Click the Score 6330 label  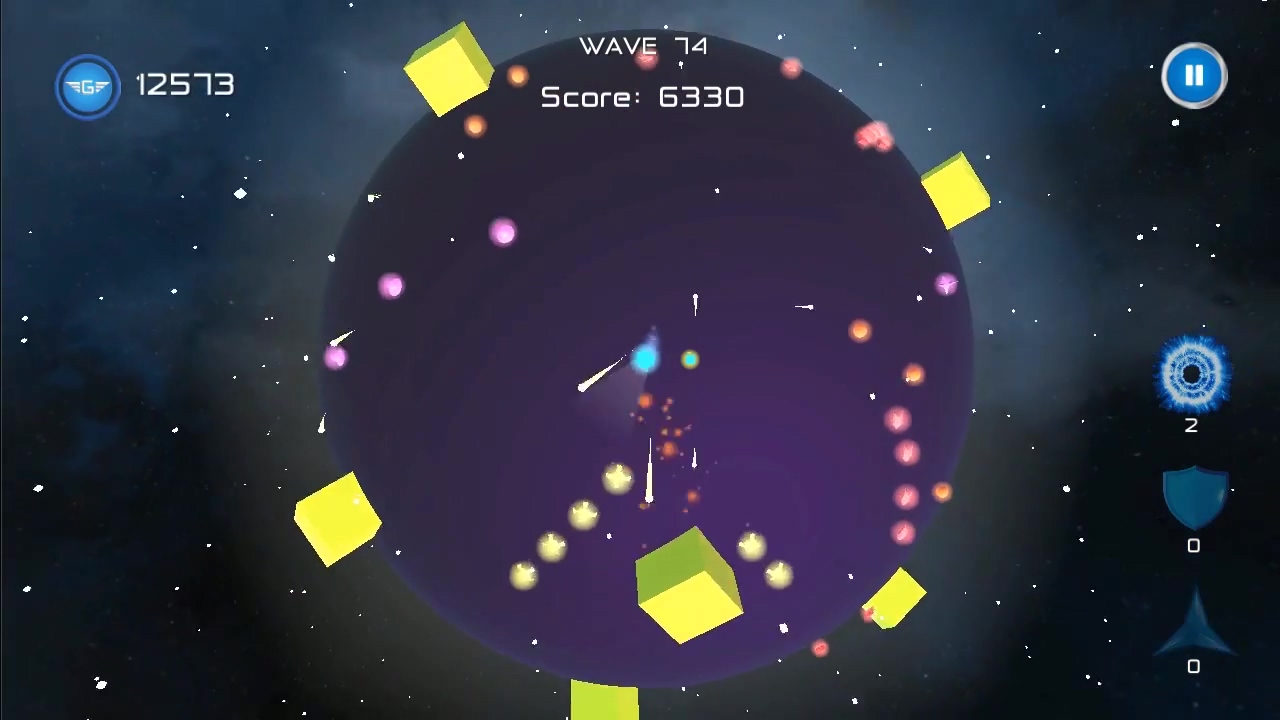coord(643,96)
